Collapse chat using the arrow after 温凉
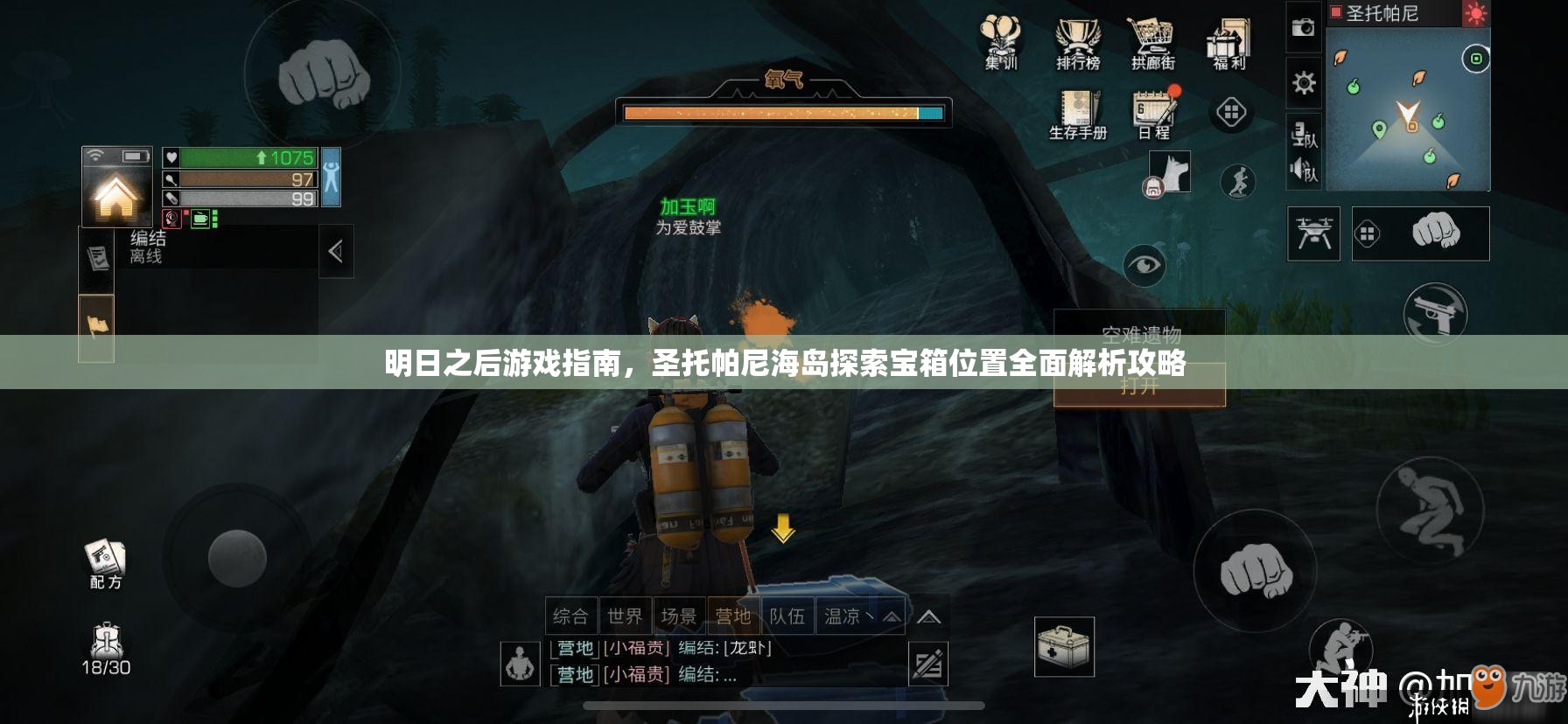This screenshot has height=724, width=1568. (x=888, y=616)
